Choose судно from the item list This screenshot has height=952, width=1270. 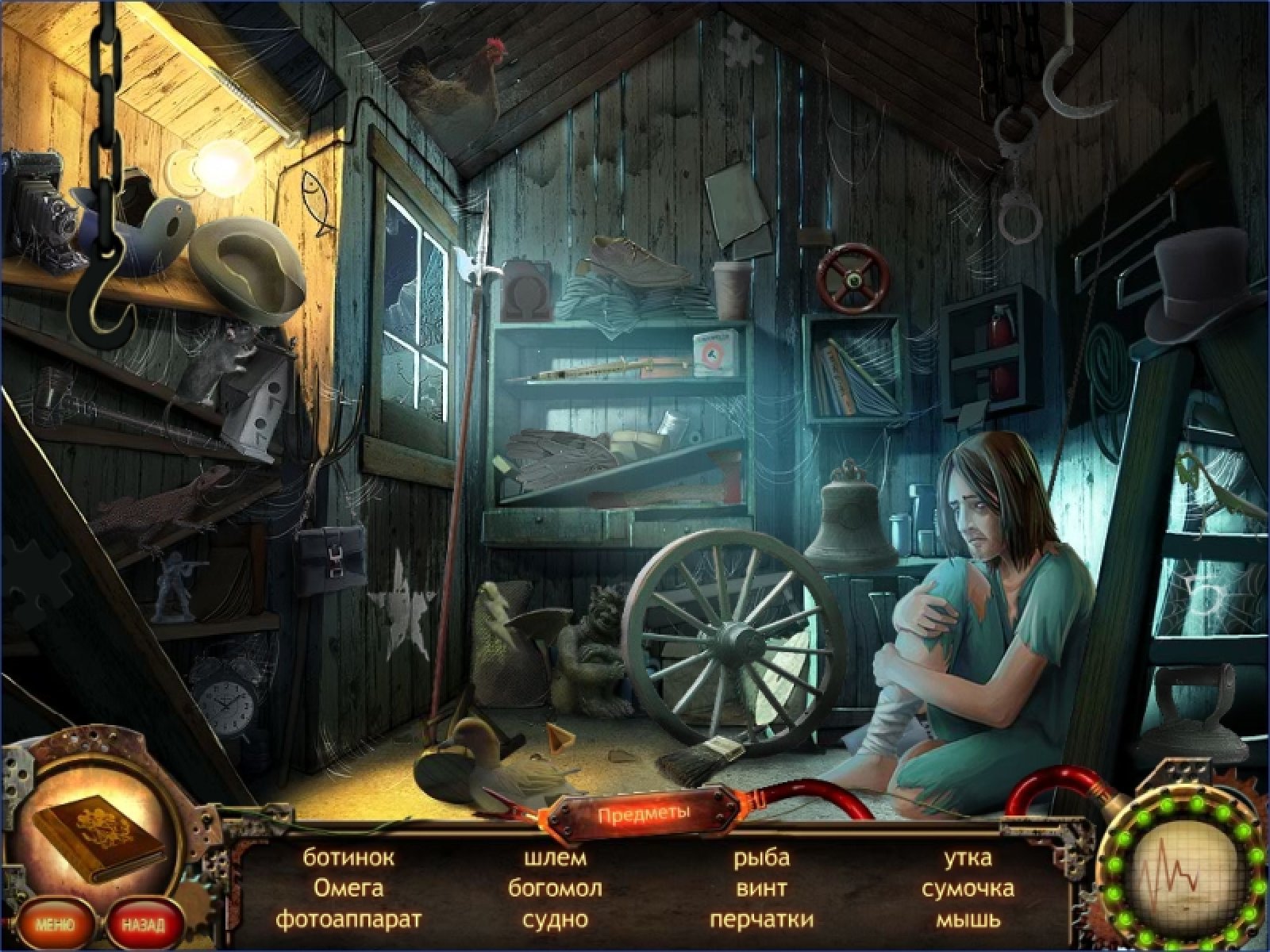[555, 920]
